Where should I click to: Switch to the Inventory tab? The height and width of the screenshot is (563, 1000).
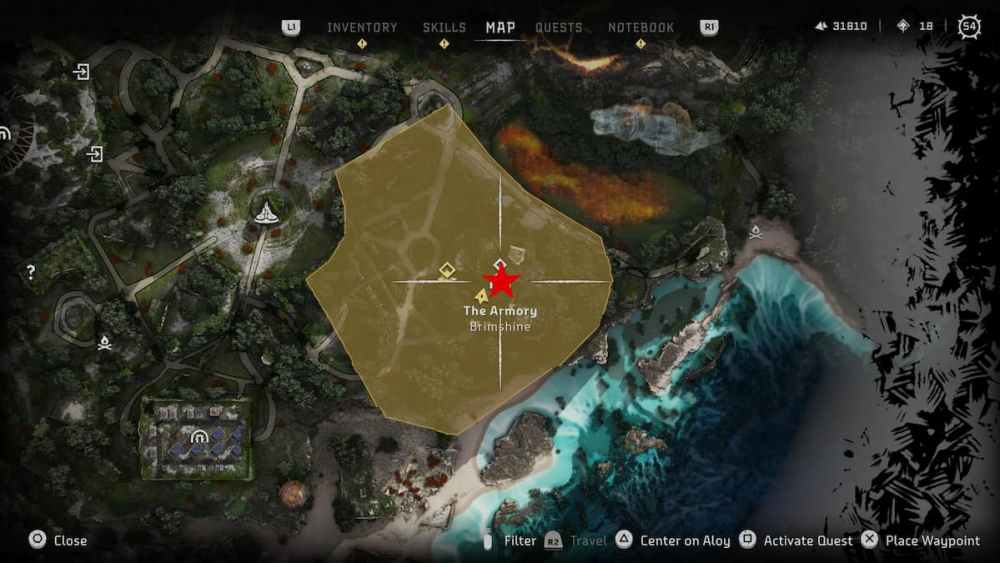(362, 27)
